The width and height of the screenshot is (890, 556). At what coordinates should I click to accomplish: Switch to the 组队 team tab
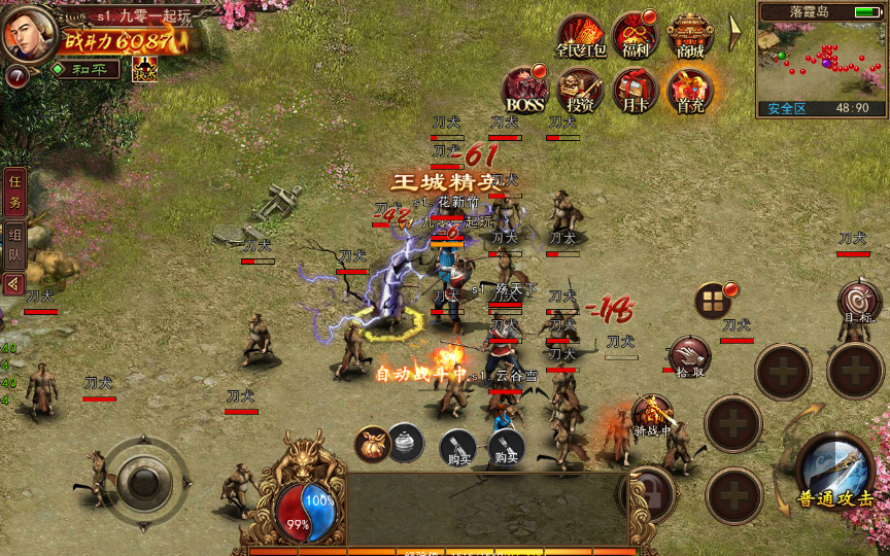14,245
